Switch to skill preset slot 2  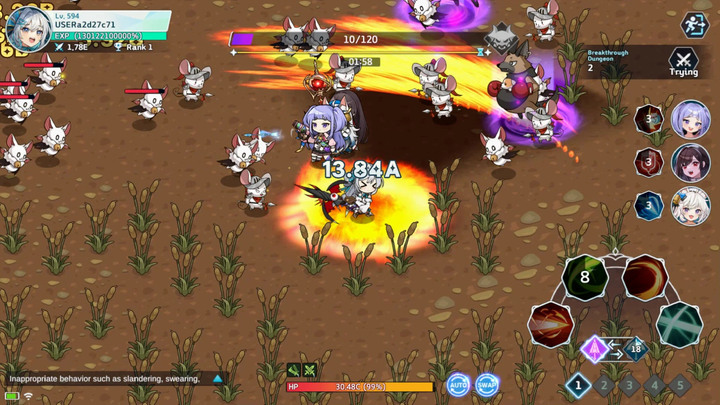tap(604, 384)
